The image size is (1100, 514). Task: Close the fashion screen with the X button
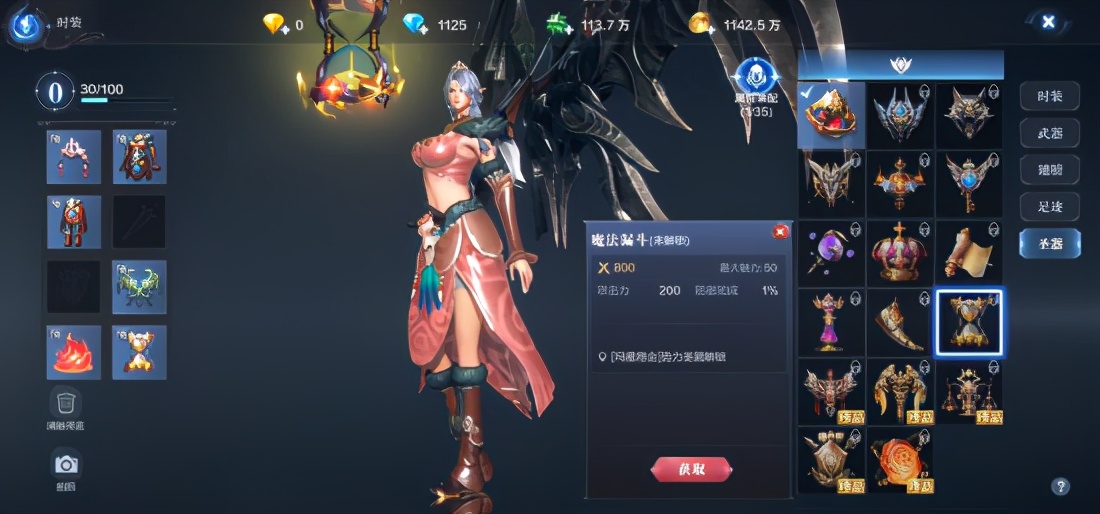click(1048, 21)
